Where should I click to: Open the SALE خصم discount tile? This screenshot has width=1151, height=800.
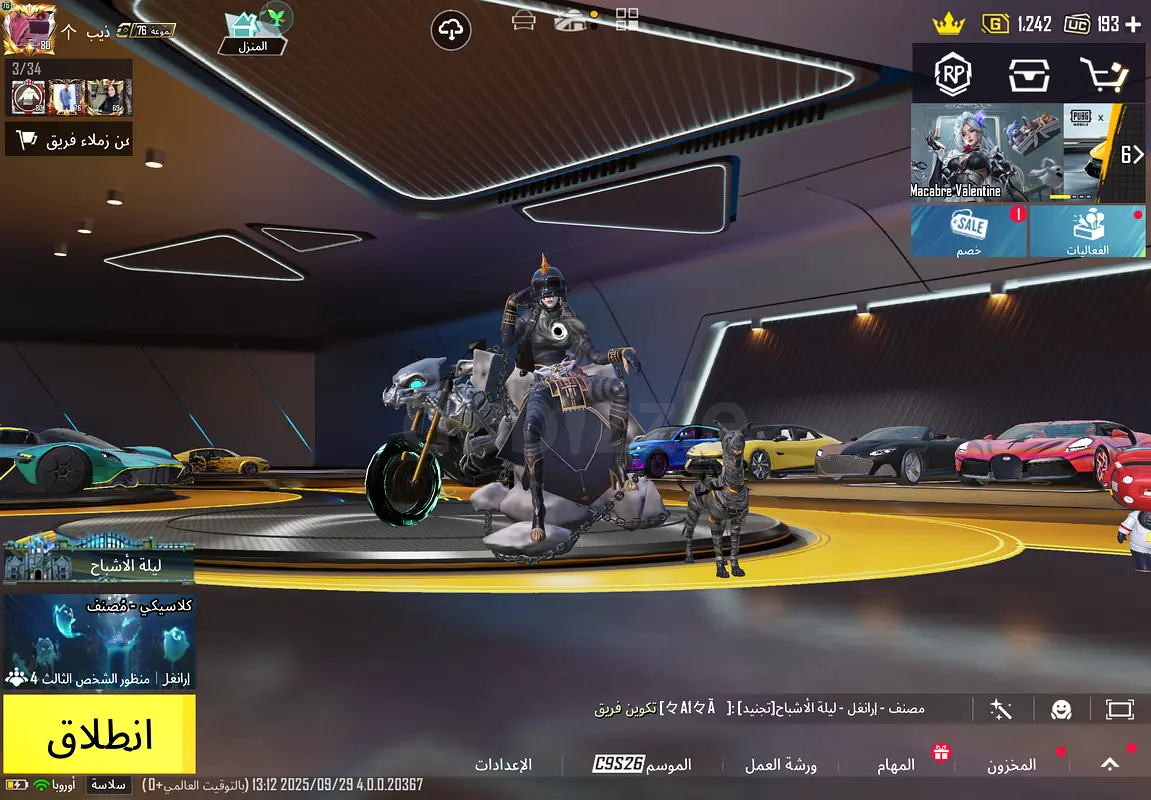click(968, 231)
